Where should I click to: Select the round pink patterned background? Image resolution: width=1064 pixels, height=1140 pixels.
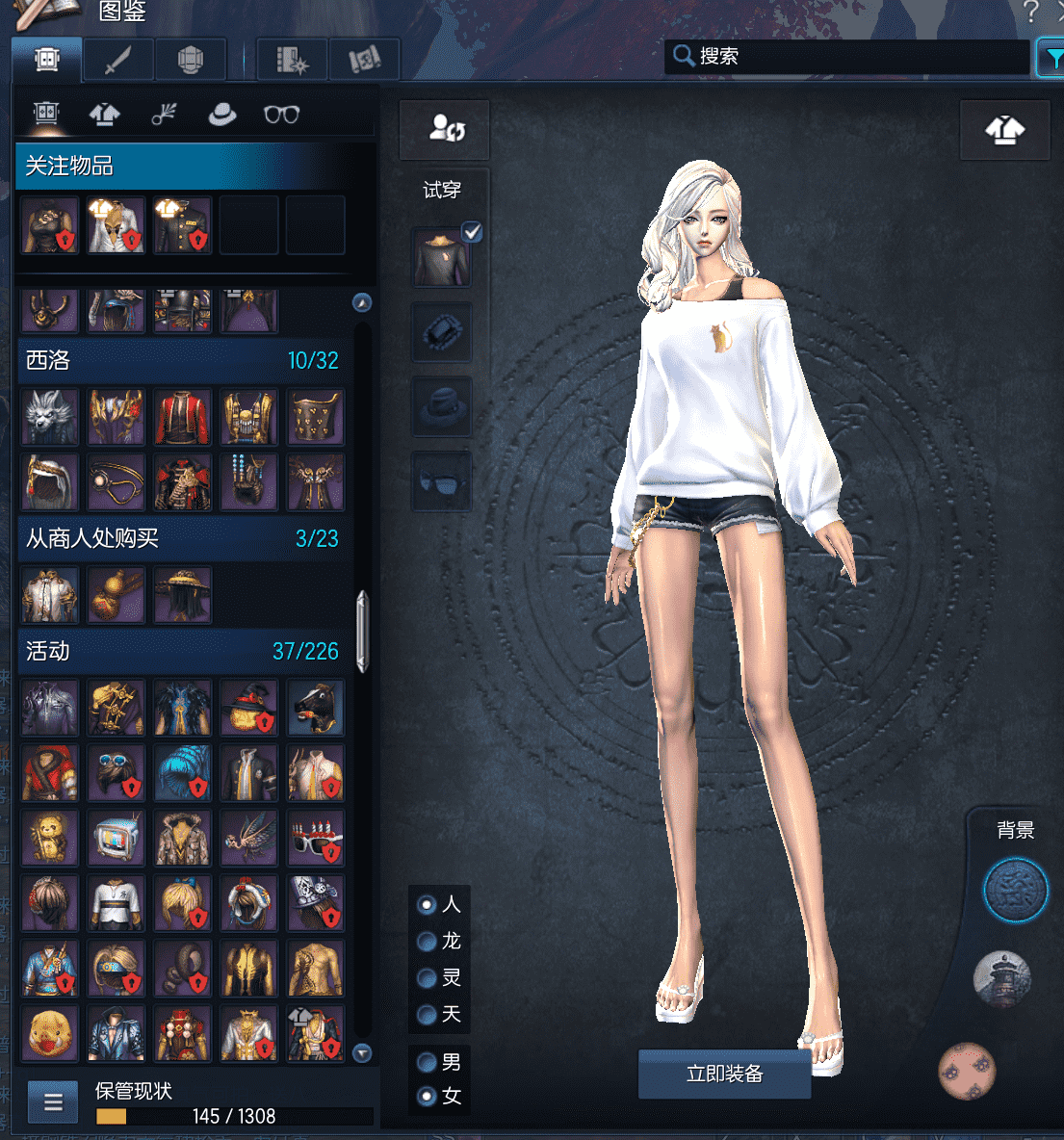967,1071
